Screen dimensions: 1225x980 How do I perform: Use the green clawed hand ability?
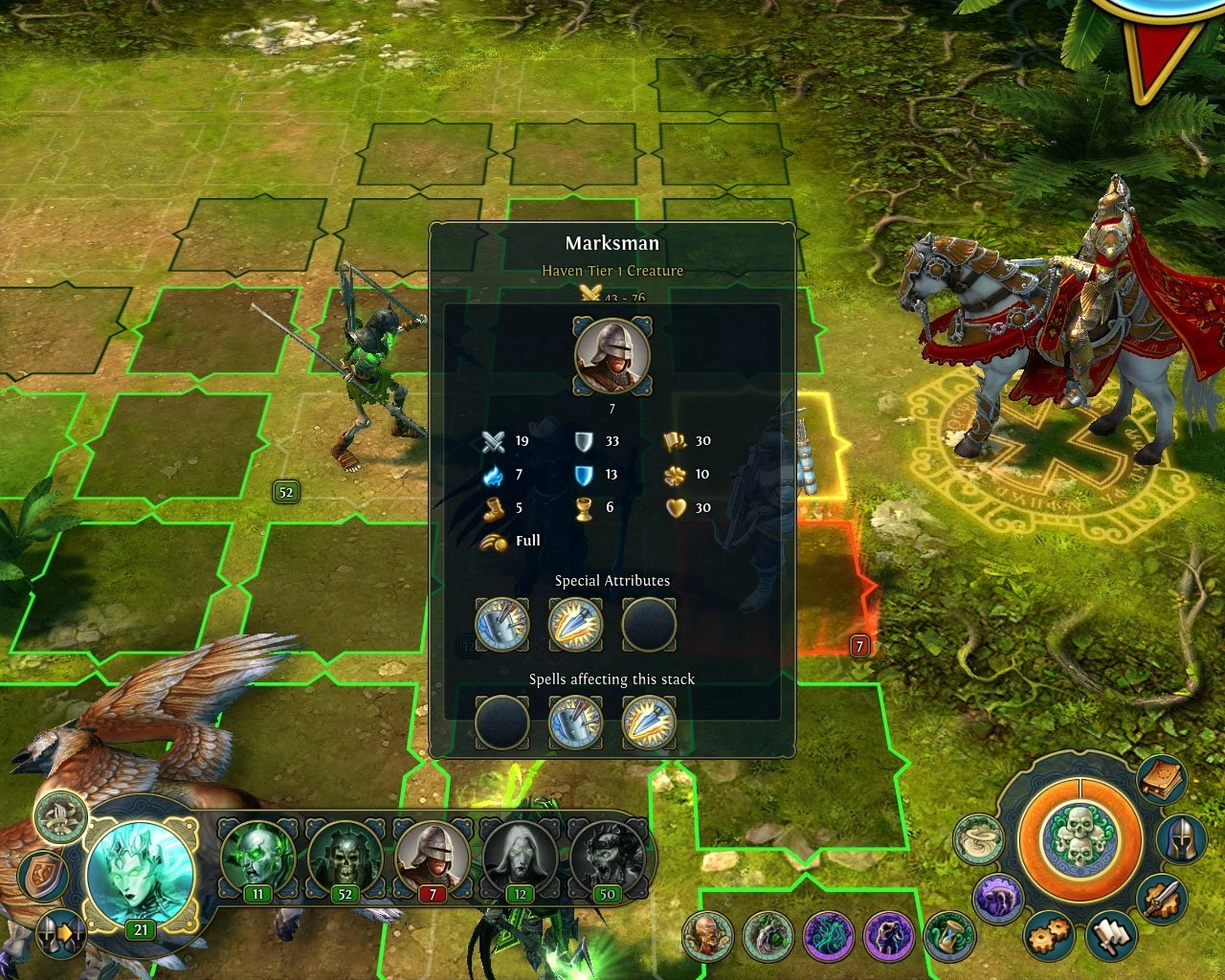coord(768,936)
